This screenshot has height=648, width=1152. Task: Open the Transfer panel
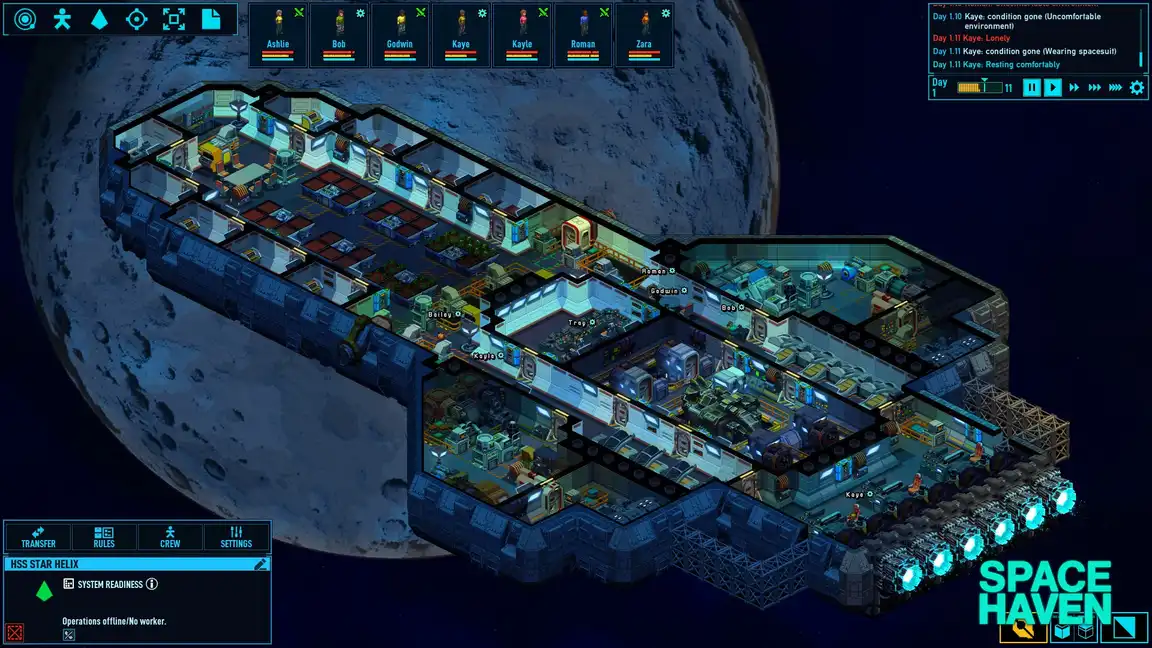(x=38, y=537)
